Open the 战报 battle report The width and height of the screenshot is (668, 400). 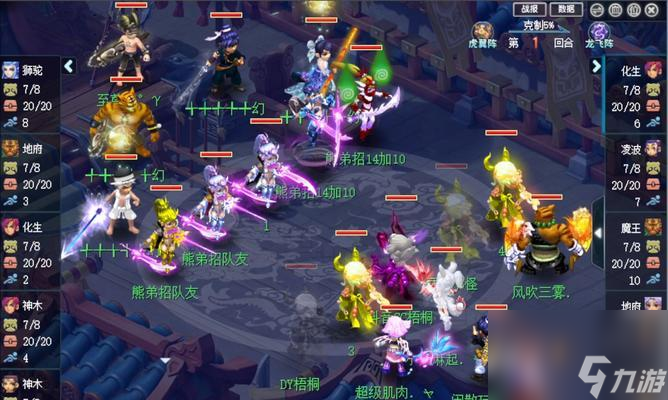528,8
